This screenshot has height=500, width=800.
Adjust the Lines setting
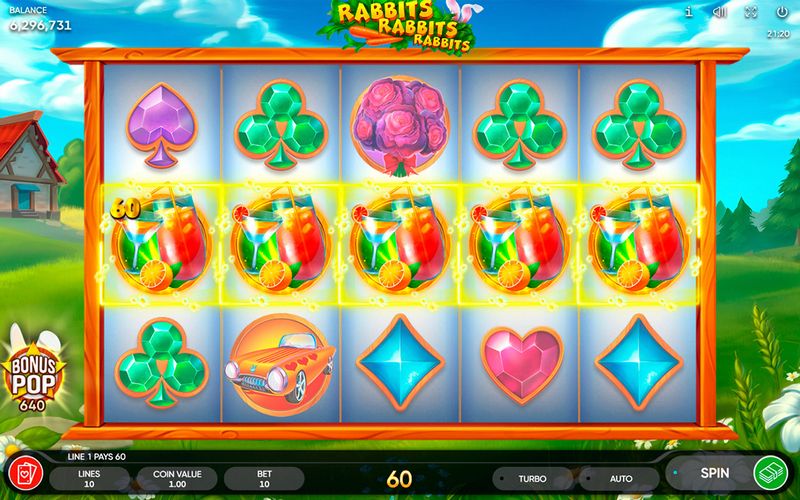tap(90, 477)
